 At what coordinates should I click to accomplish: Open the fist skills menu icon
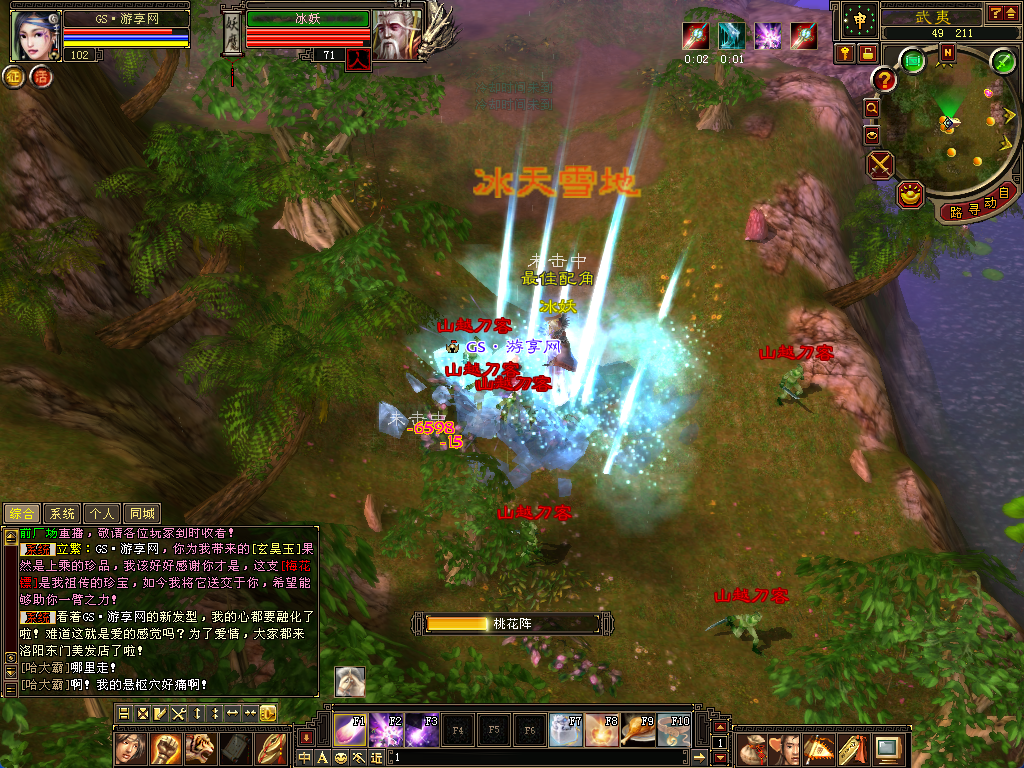(x=164, y=747)
